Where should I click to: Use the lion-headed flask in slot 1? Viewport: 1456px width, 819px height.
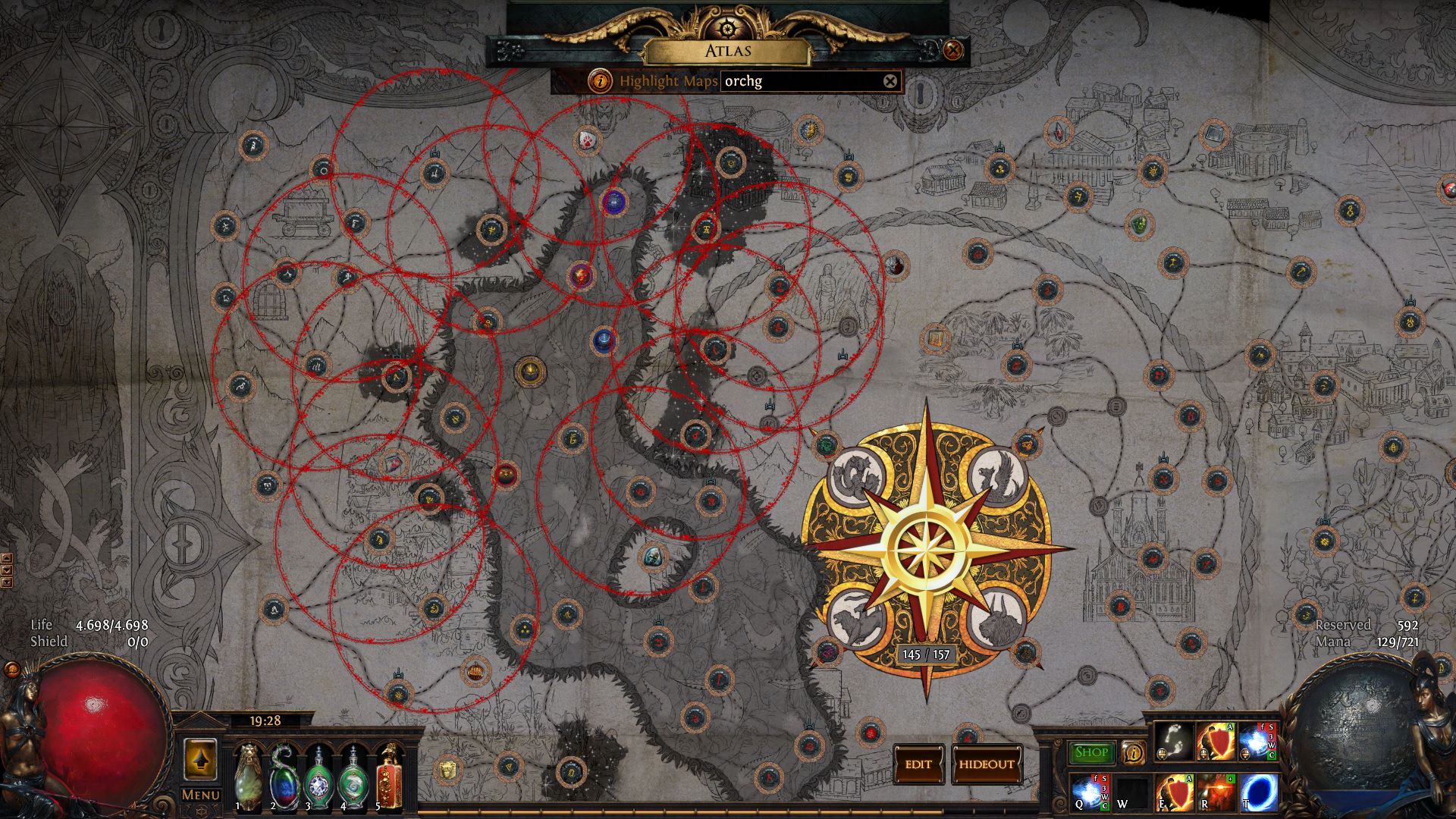248,775
